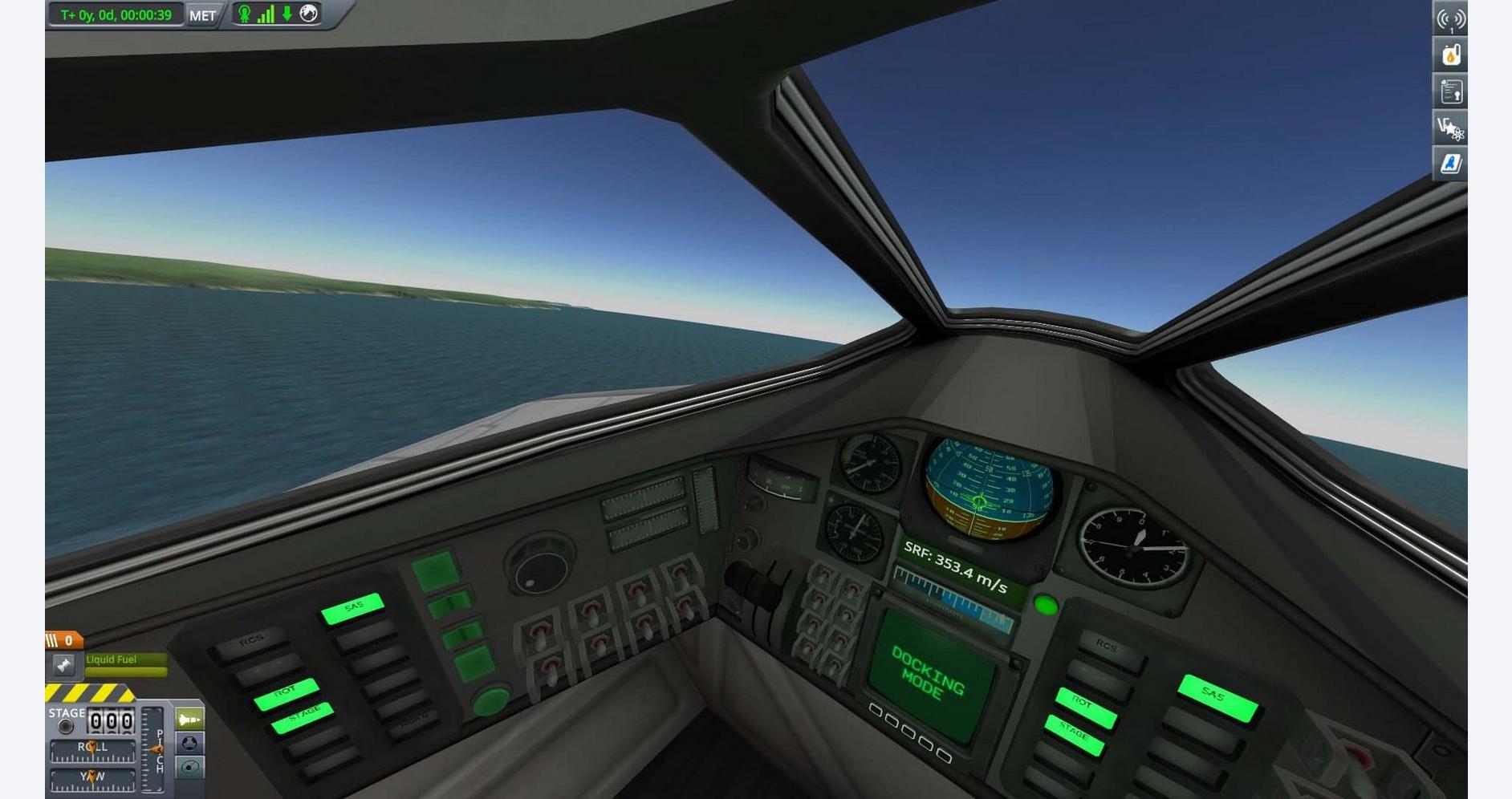Click the orange stage number tab
This screenshot has width=1512, height=799.
63,640
